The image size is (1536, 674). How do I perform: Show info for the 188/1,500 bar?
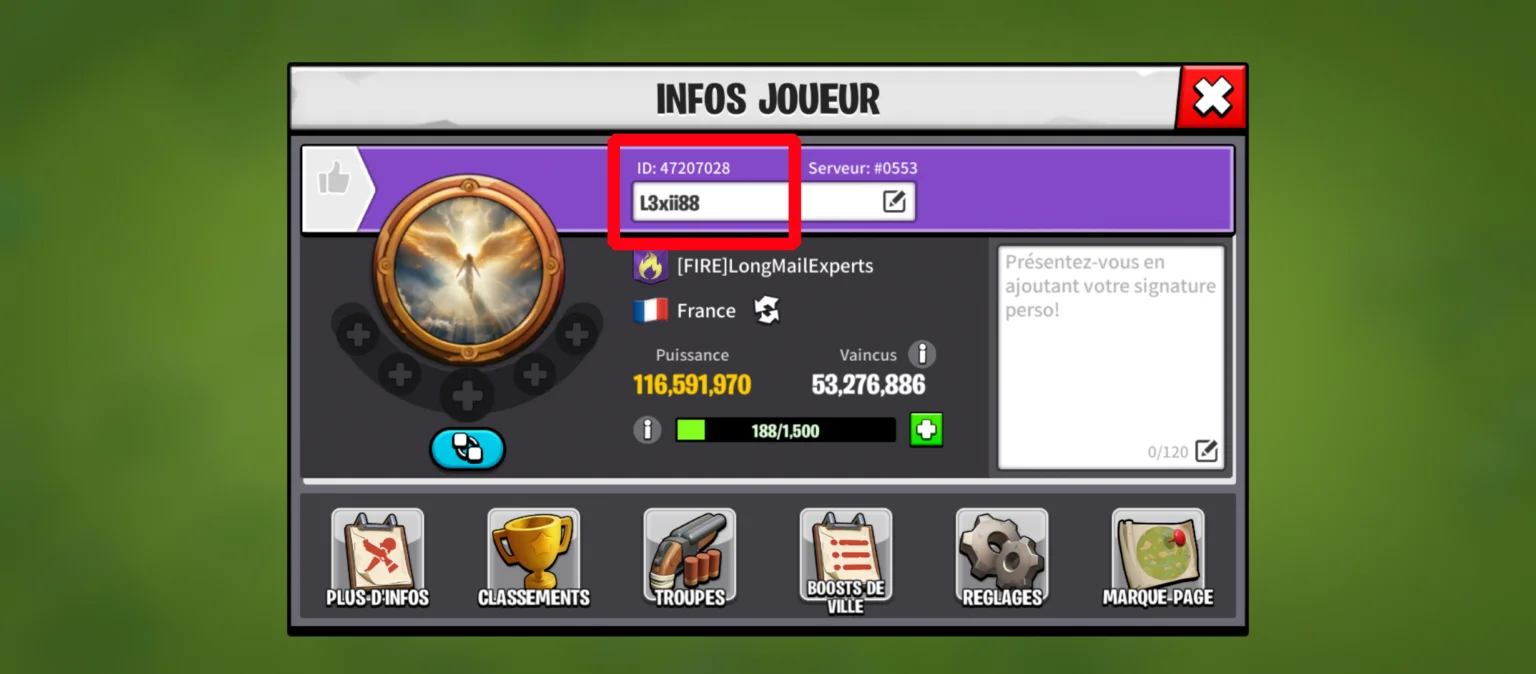648,431
